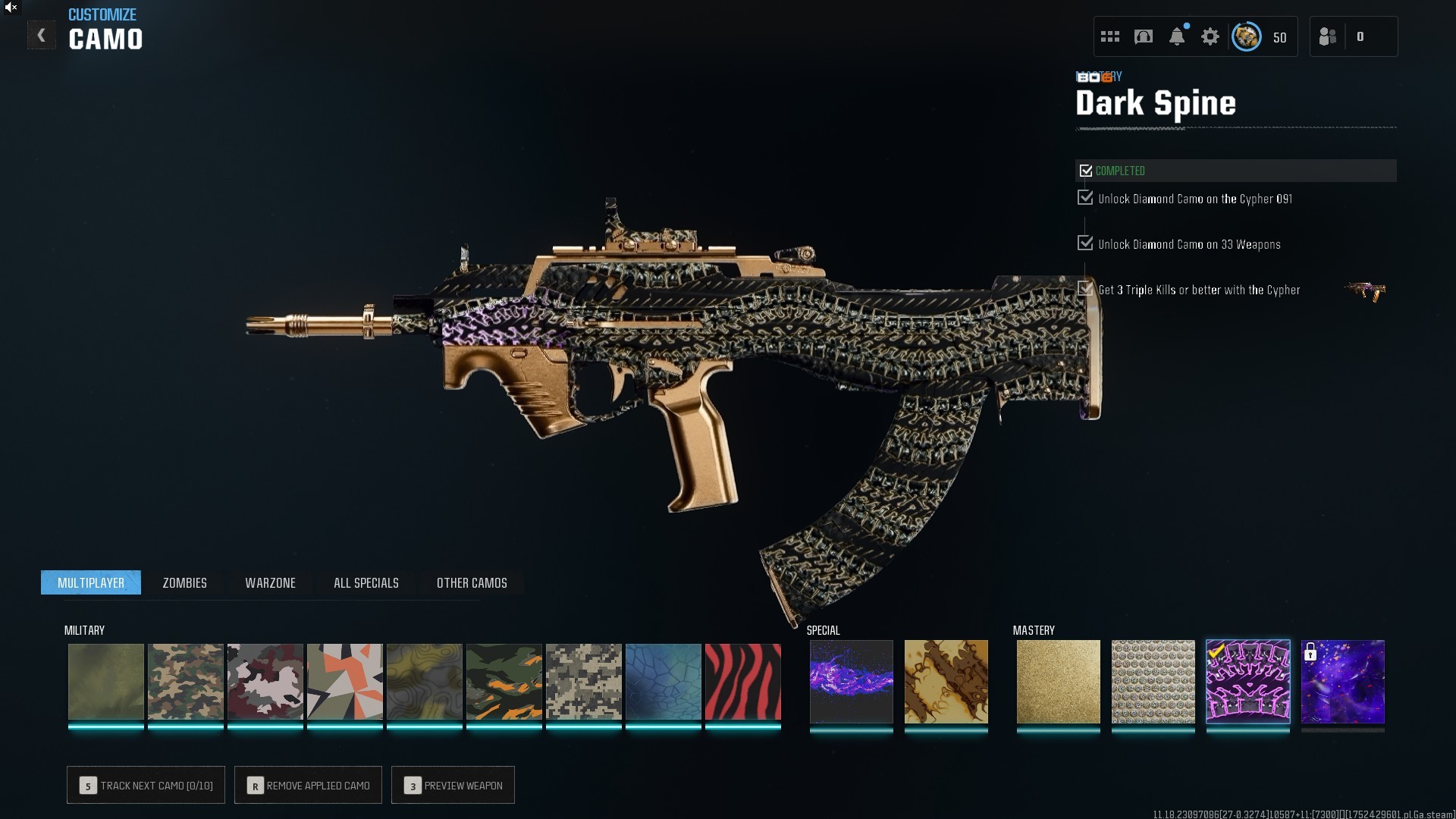Switch to the Zombies camo tab
The width and height of the screenshot is (1456, 819).
pos(184,582)
